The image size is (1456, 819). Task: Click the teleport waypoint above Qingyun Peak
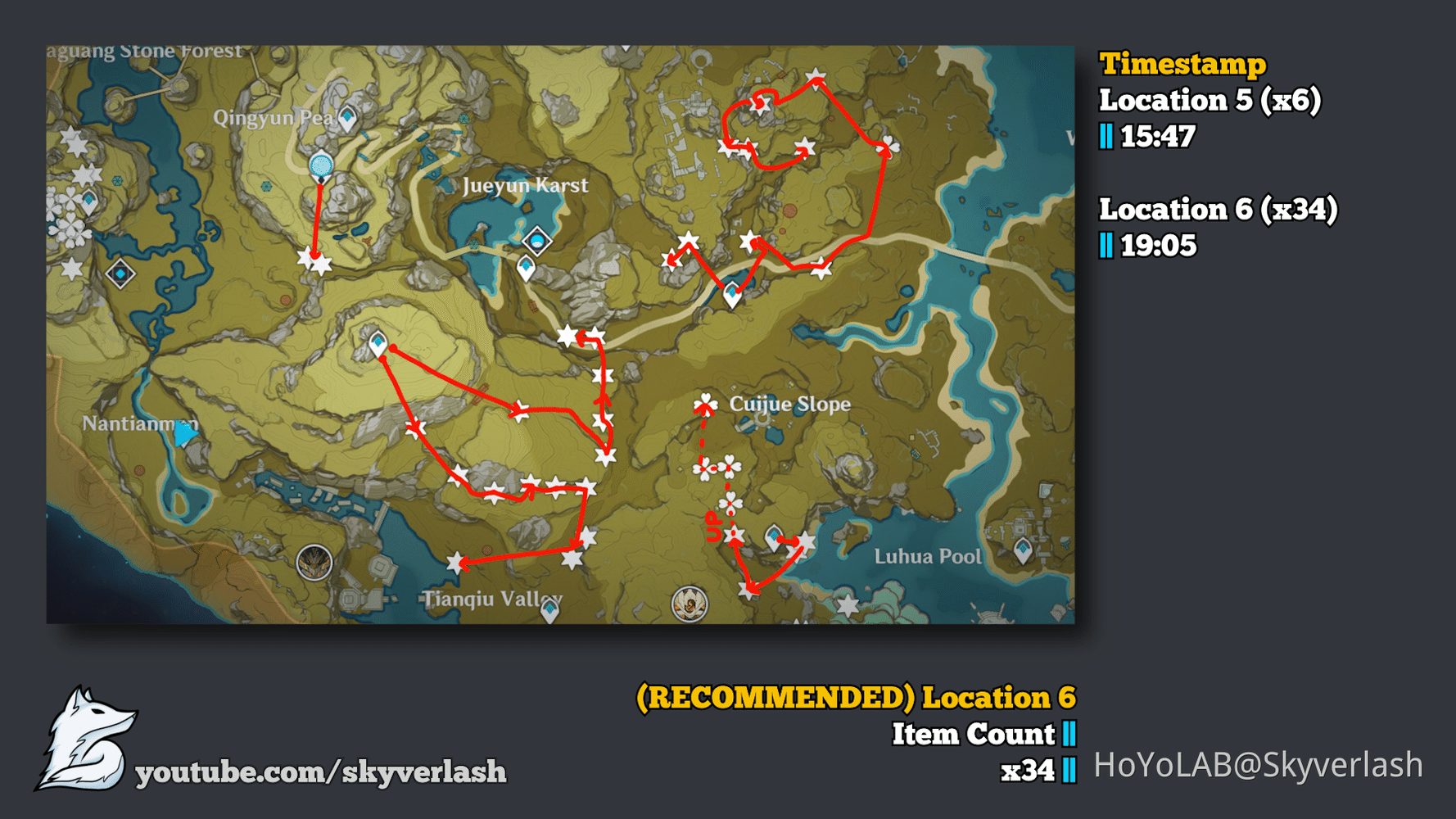pyautogui.click(x=347, y=115)
